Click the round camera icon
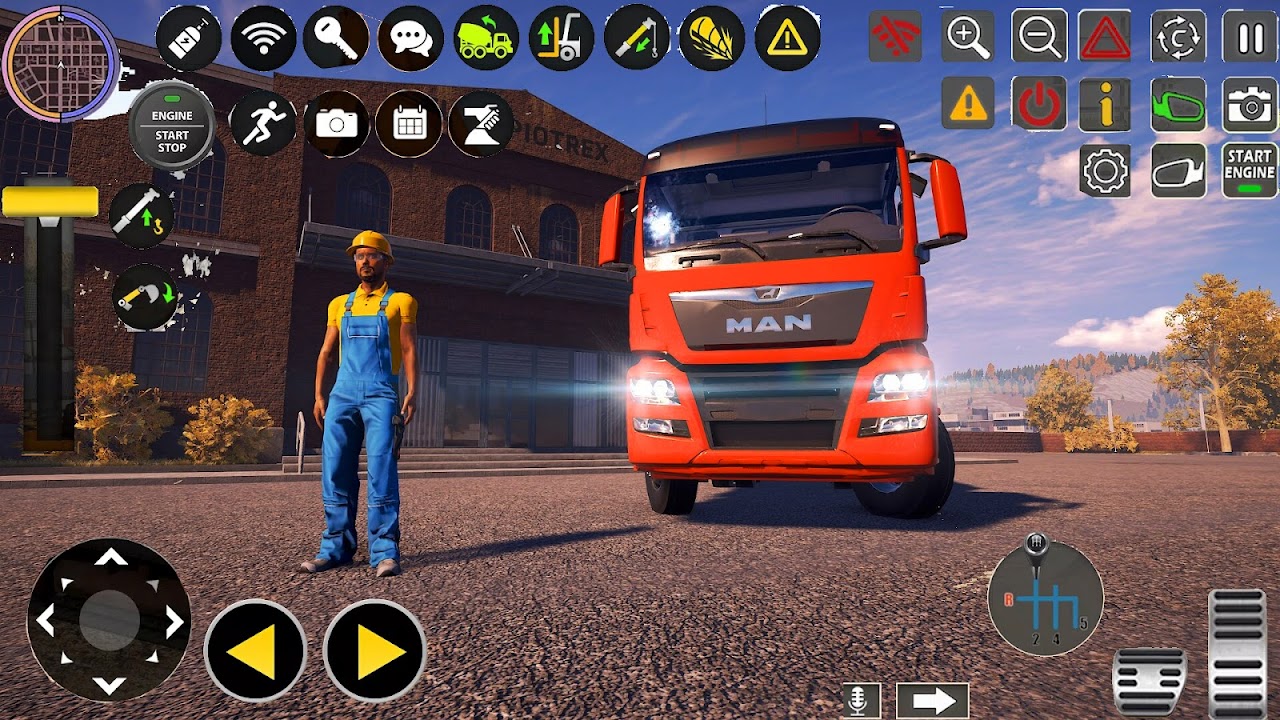Viewport: 1280px width, 720px height. [336, 123]
